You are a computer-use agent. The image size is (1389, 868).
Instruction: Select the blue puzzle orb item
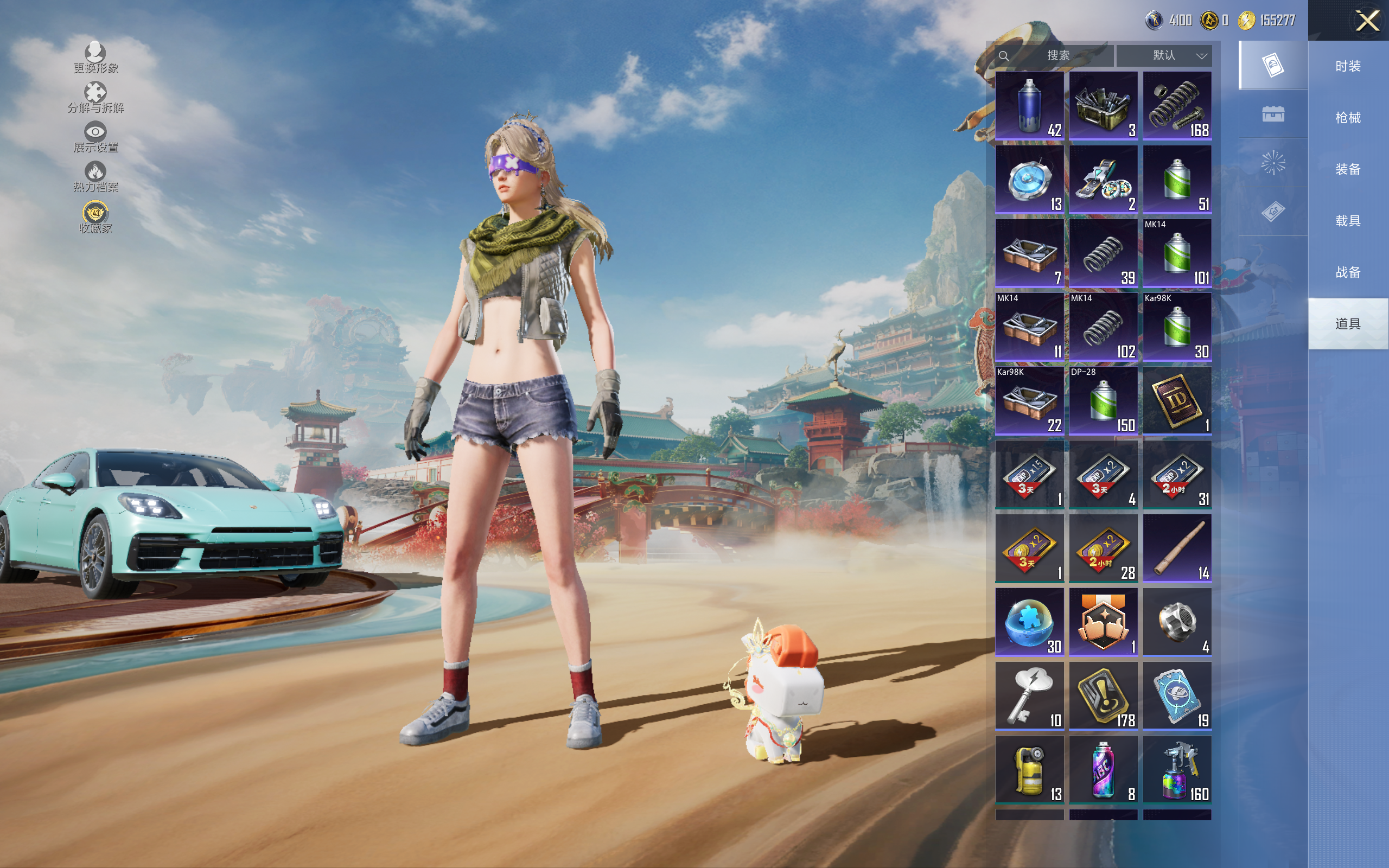(1029, 622)
